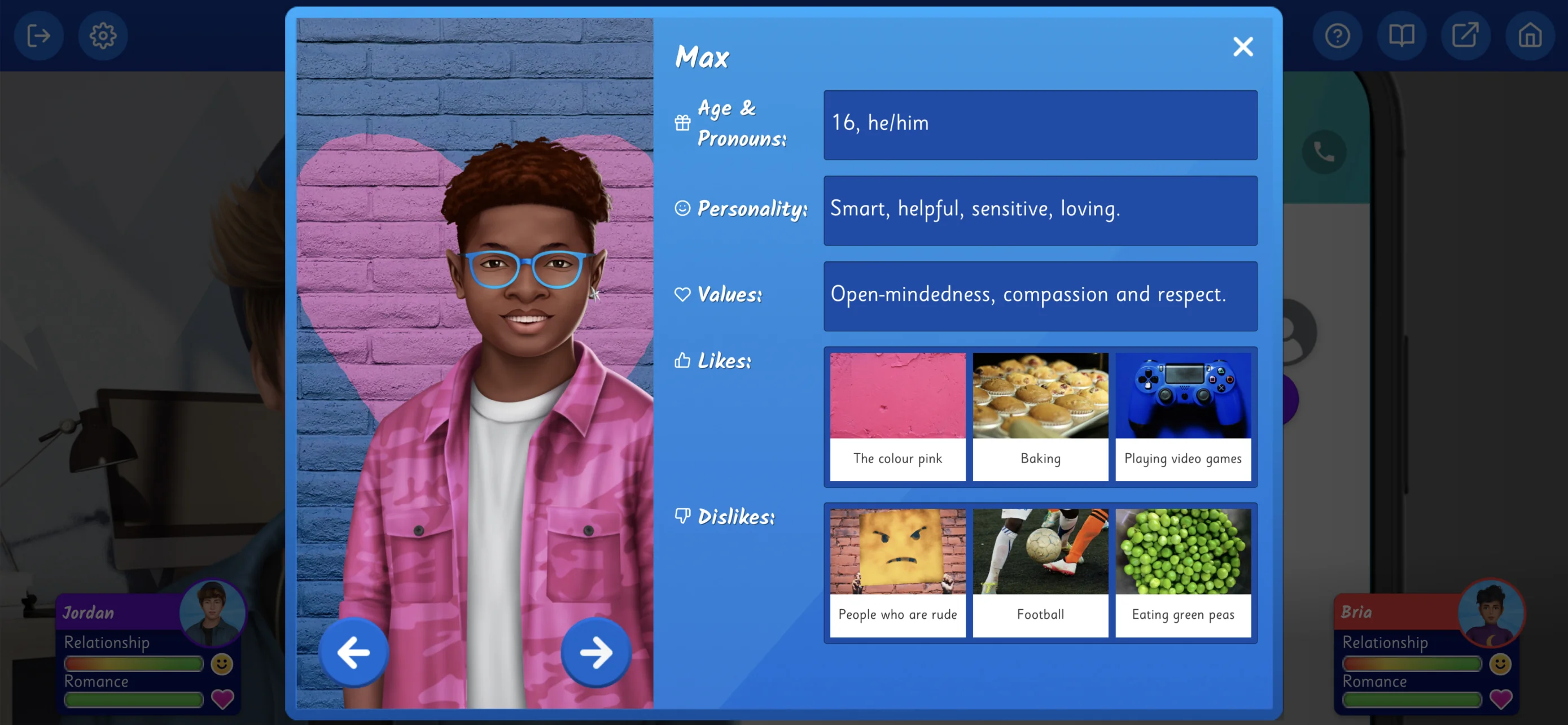Click the thumbs-down Dislikes icon

683,516
